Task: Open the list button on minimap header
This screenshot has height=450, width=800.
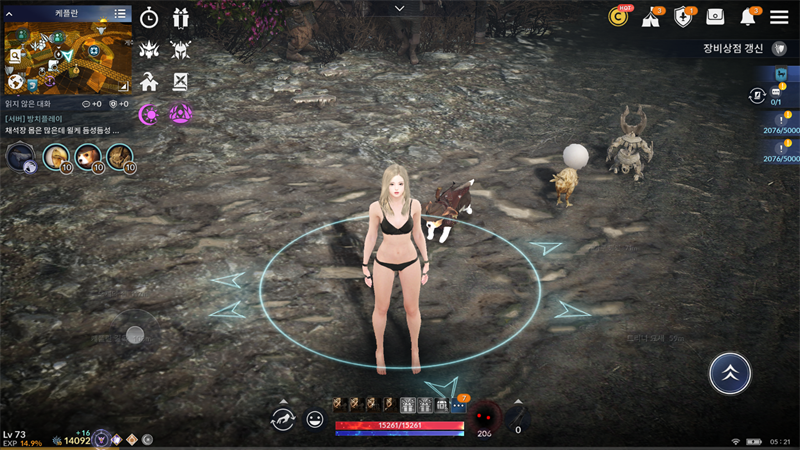Action: pyautogui.click(x=120, y=13)
